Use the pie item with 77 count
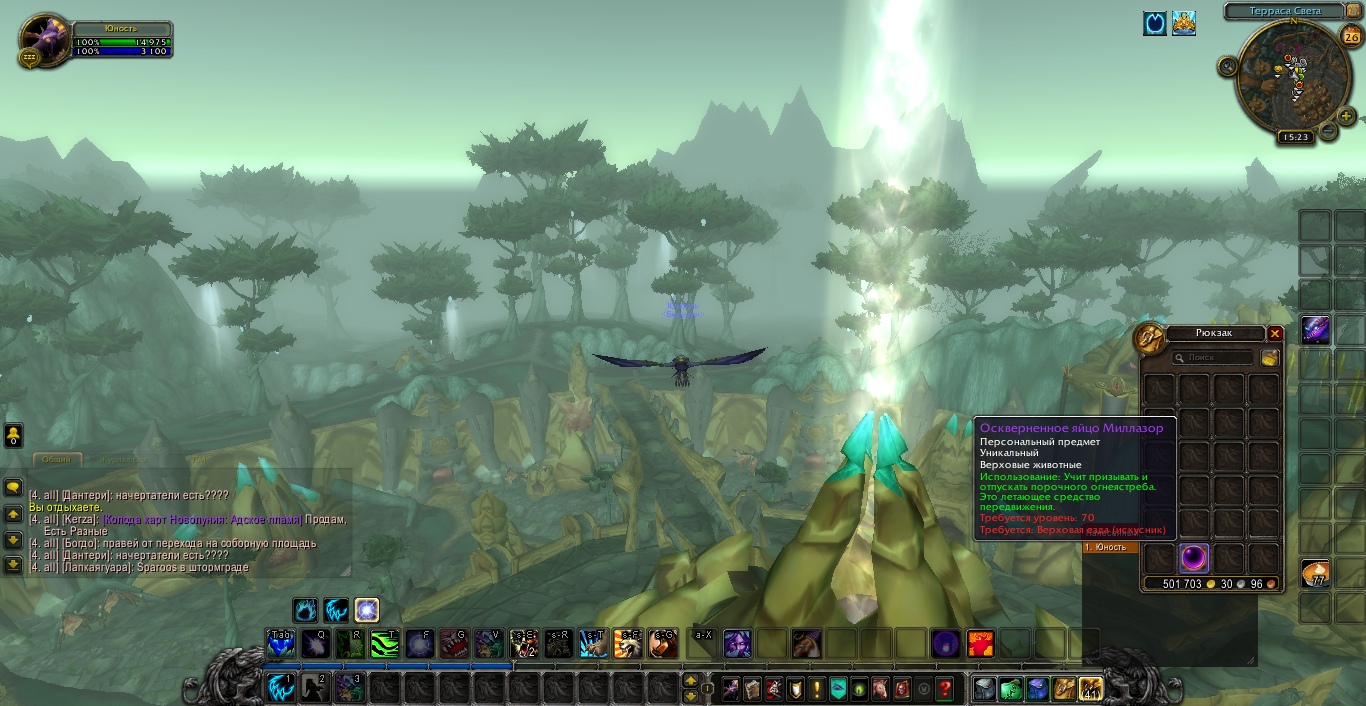Viewport: 1366px width, 706px height. coord(1315,574)
